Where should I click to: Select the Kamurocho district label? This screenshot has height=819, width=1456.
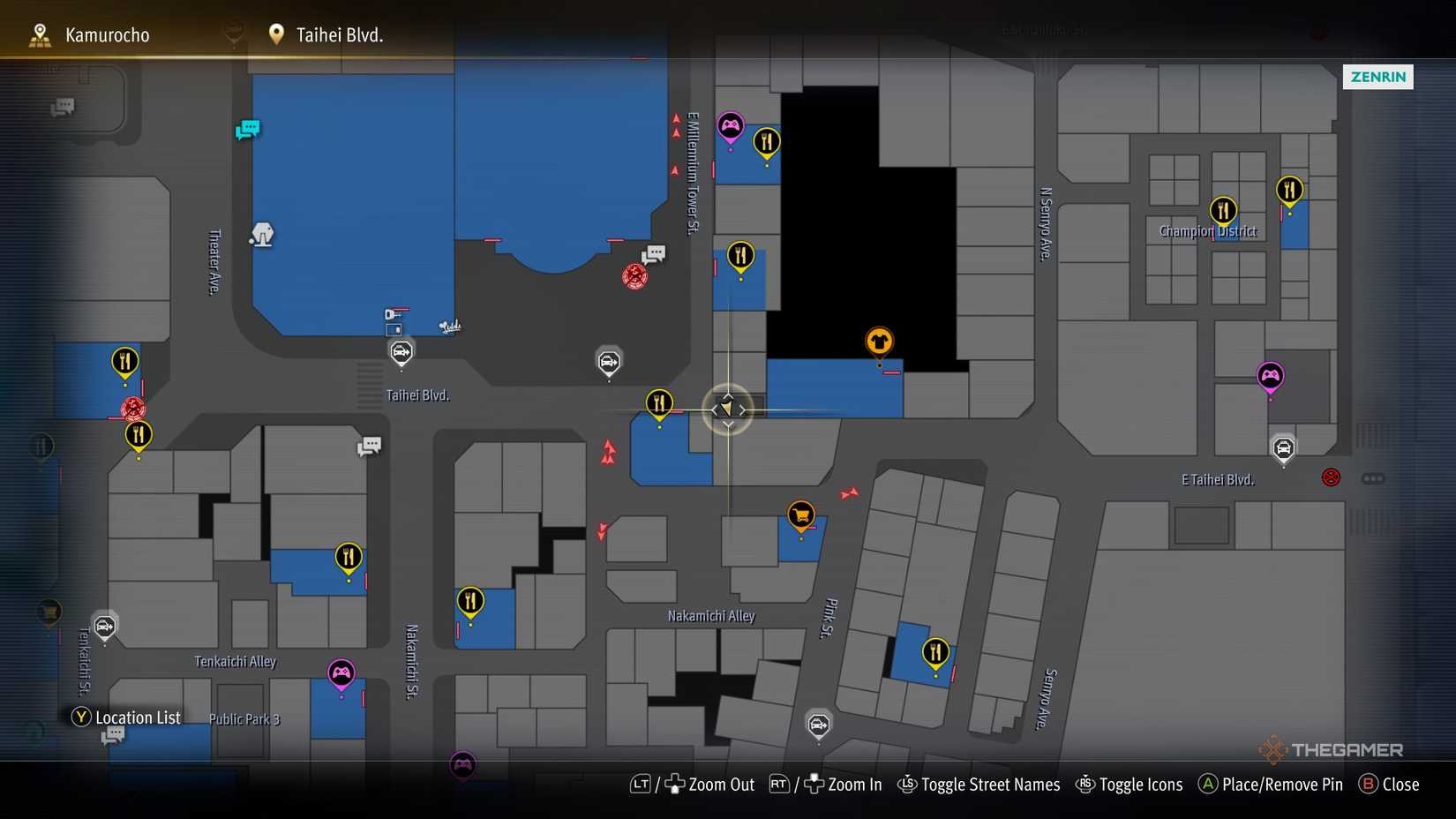pos(106,34)
